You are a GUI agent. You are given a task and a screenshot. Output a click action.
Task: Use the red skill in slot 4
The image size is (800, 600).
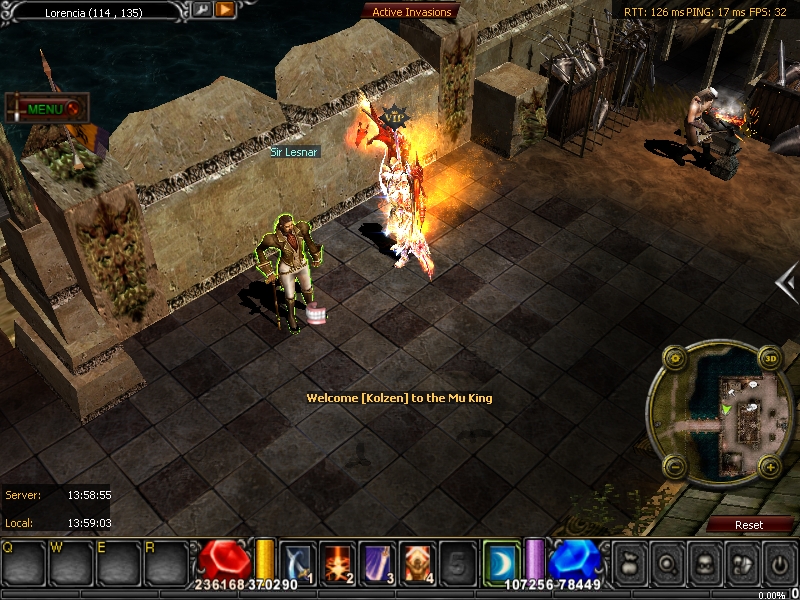click(x=418, y=561)
